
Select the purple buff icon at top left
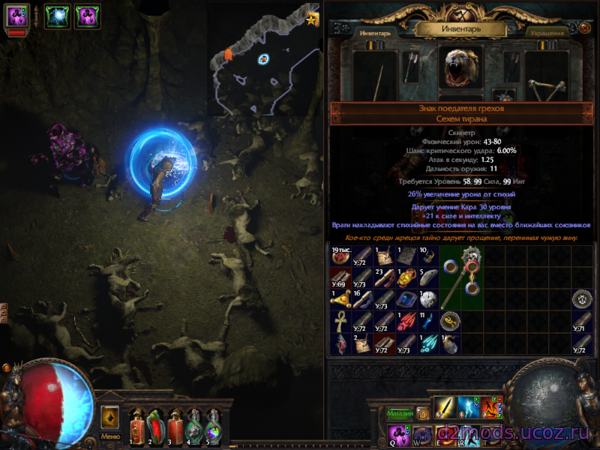pos(88,15)
